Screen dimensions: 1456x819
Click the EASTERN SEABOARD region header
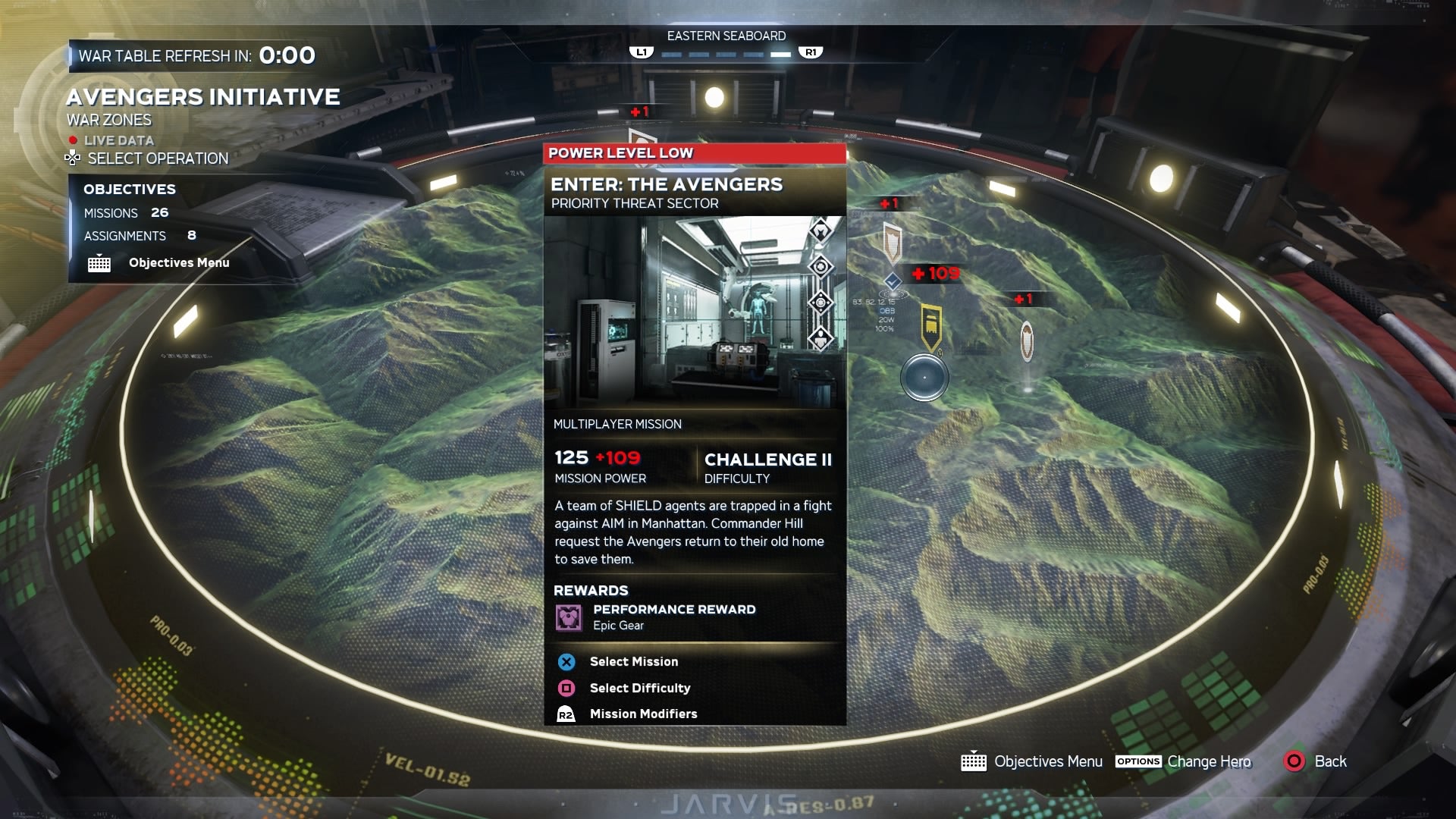[x=726, y=35]
